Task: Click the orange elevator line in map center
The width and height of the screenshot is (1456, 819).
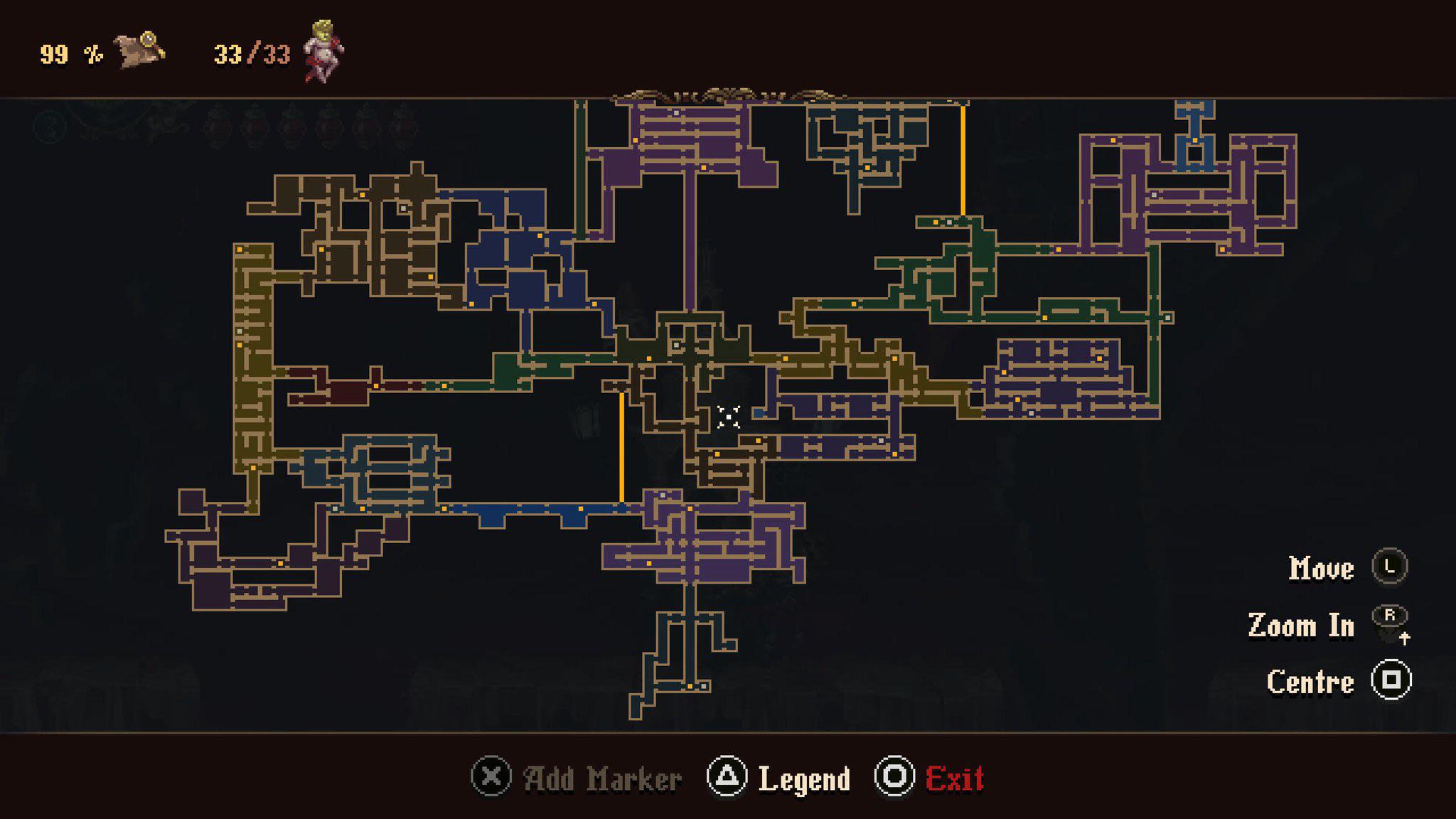Action: (621, 444)
